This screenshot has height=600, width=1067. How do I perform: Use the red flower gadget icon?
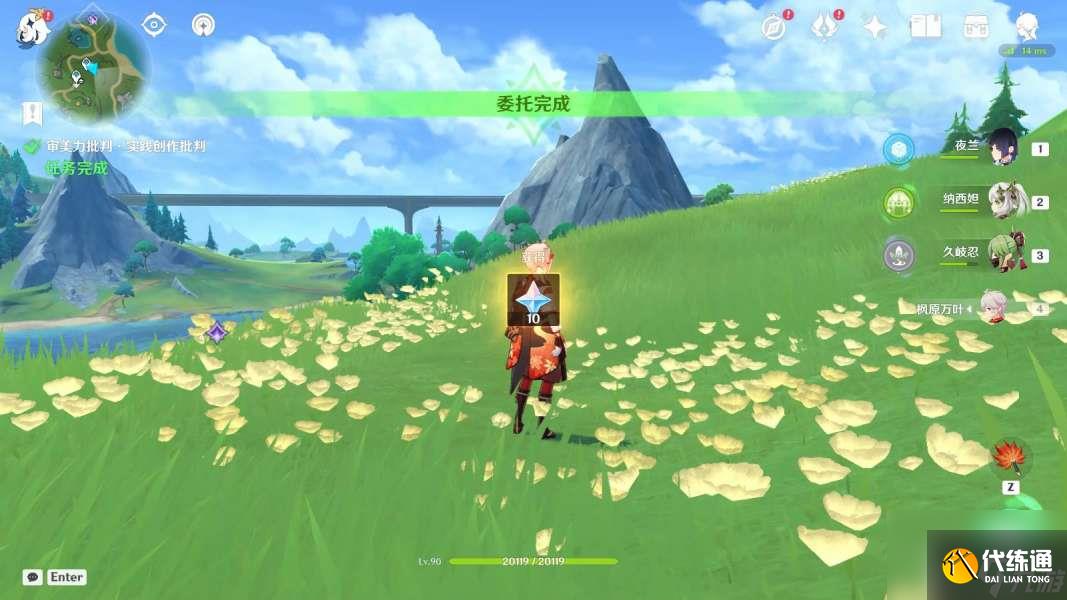(1008, 458)
